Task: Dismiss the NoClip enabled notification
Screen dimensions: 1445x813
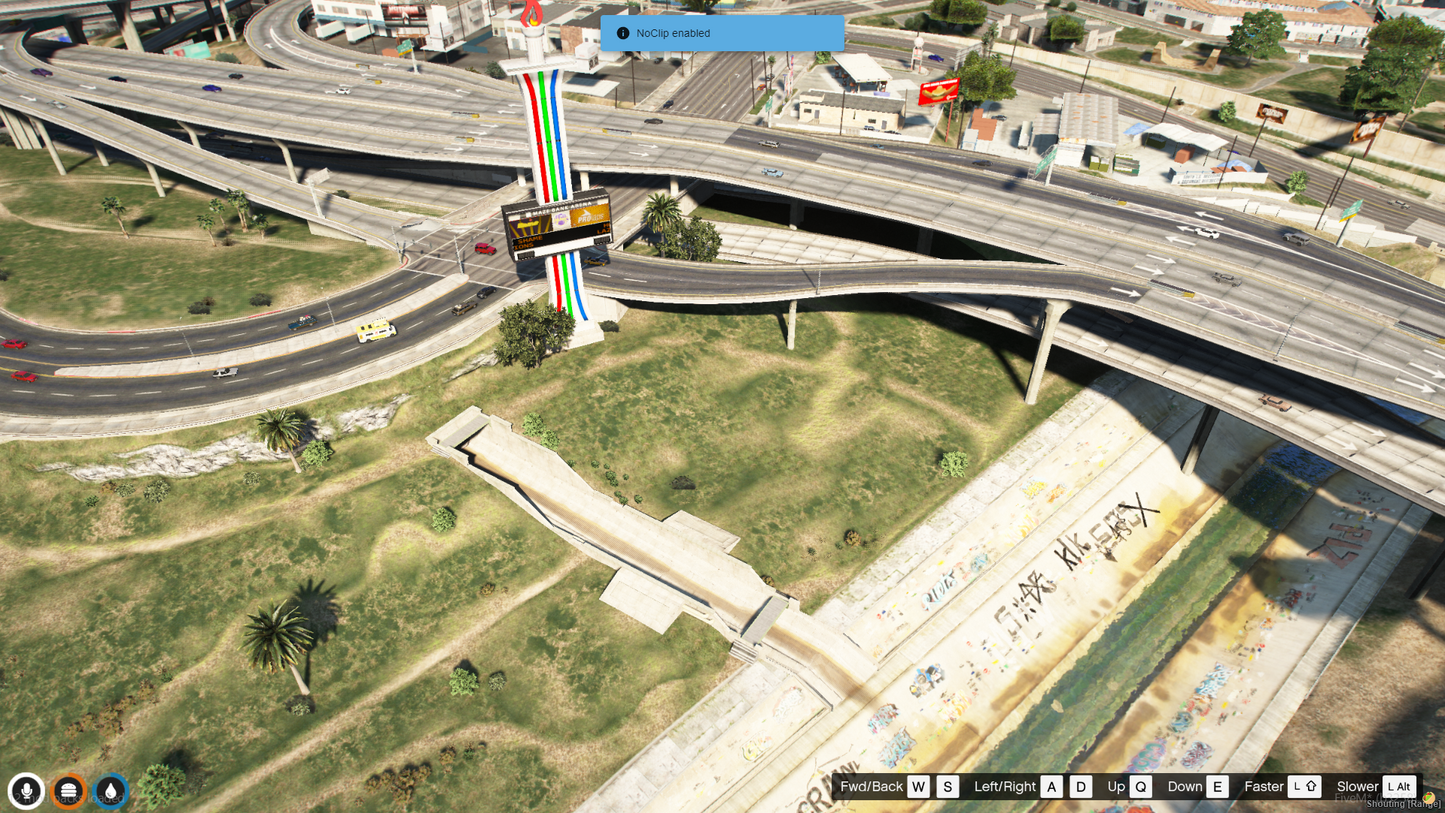Action: pyautogui.click(x=722, y=33)
